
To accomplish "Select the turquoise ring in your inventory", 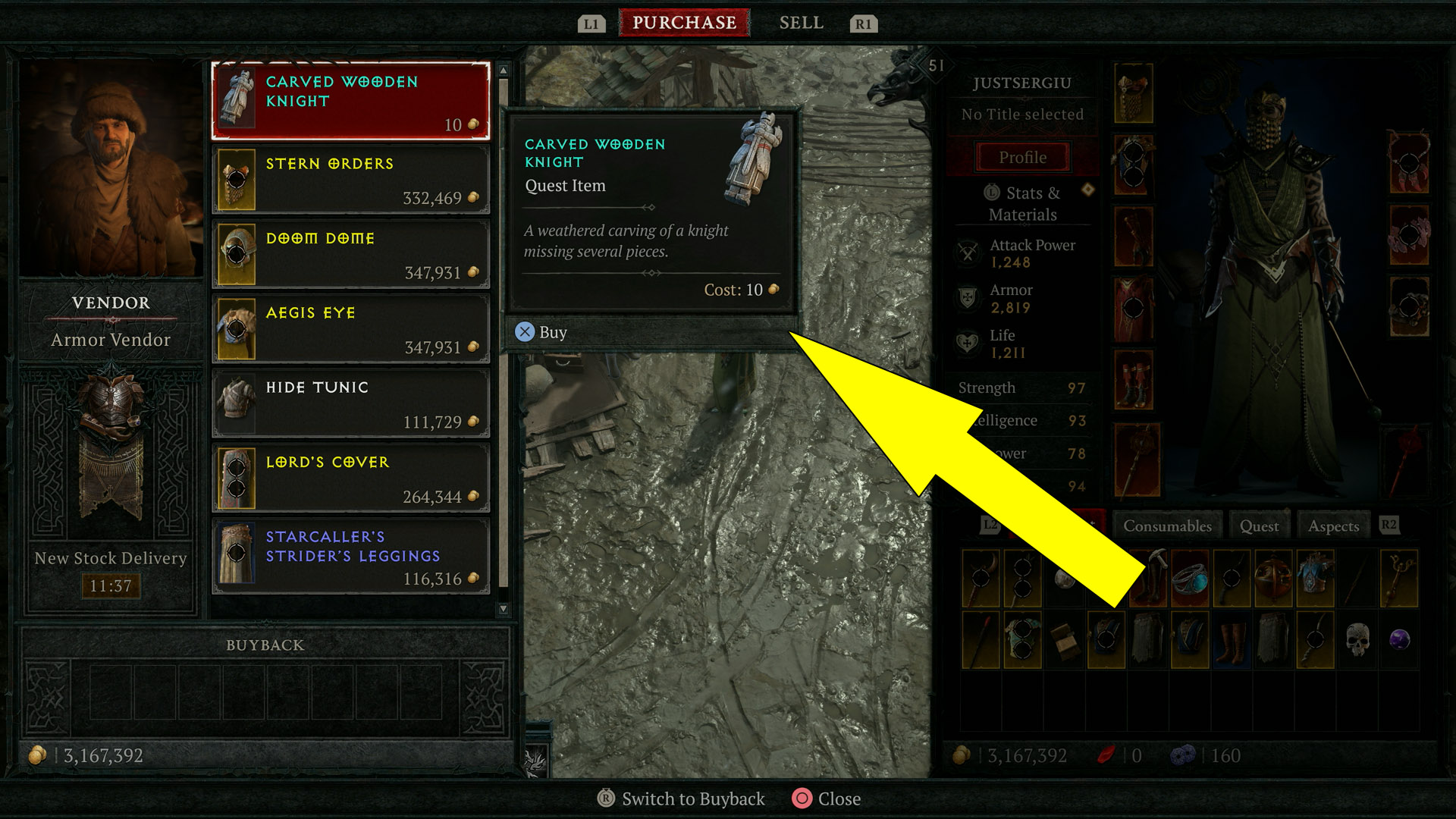I will [x=1191, y=579].
